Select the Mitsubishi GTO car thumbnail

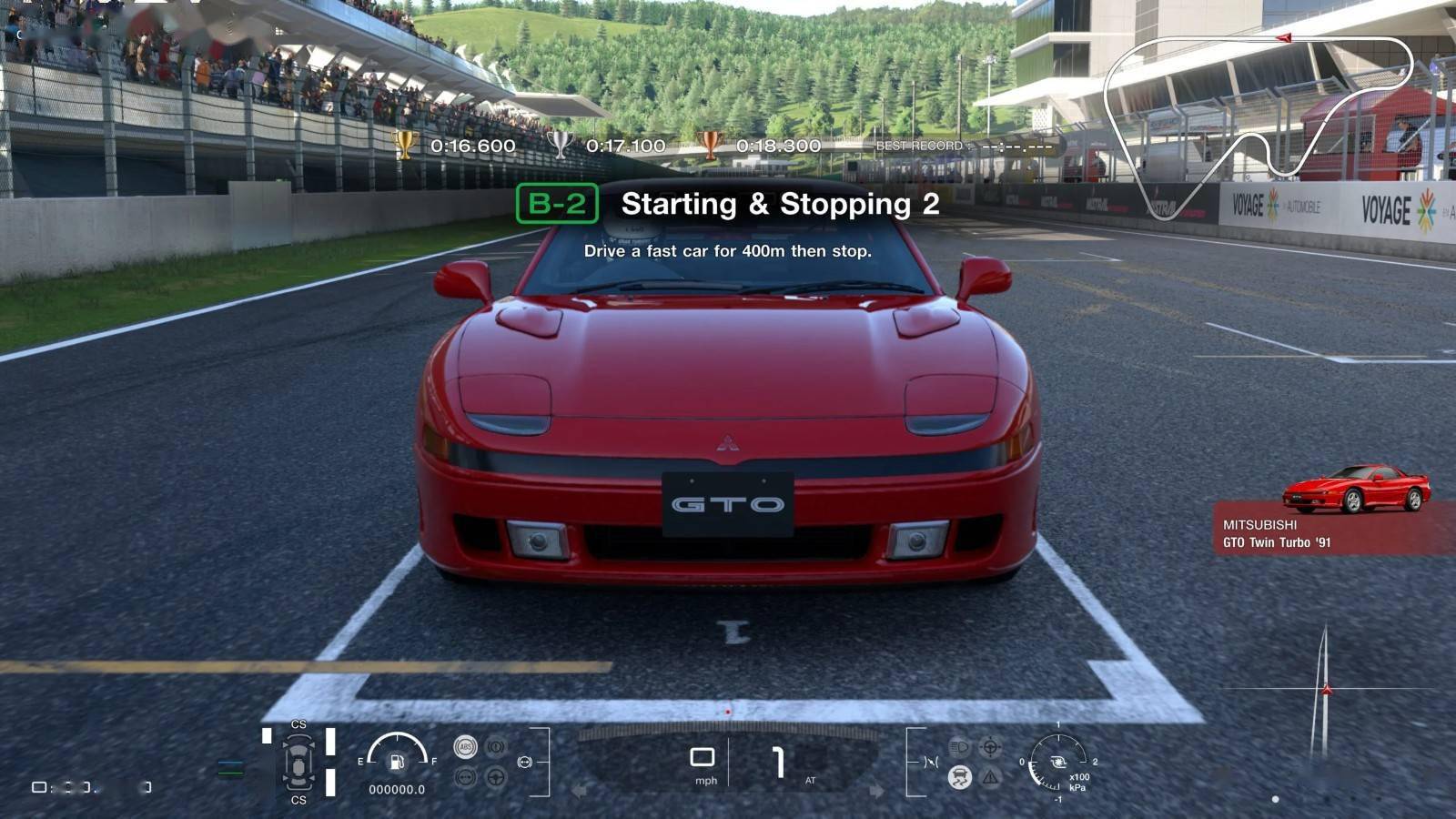click(x=1356, y=489)
